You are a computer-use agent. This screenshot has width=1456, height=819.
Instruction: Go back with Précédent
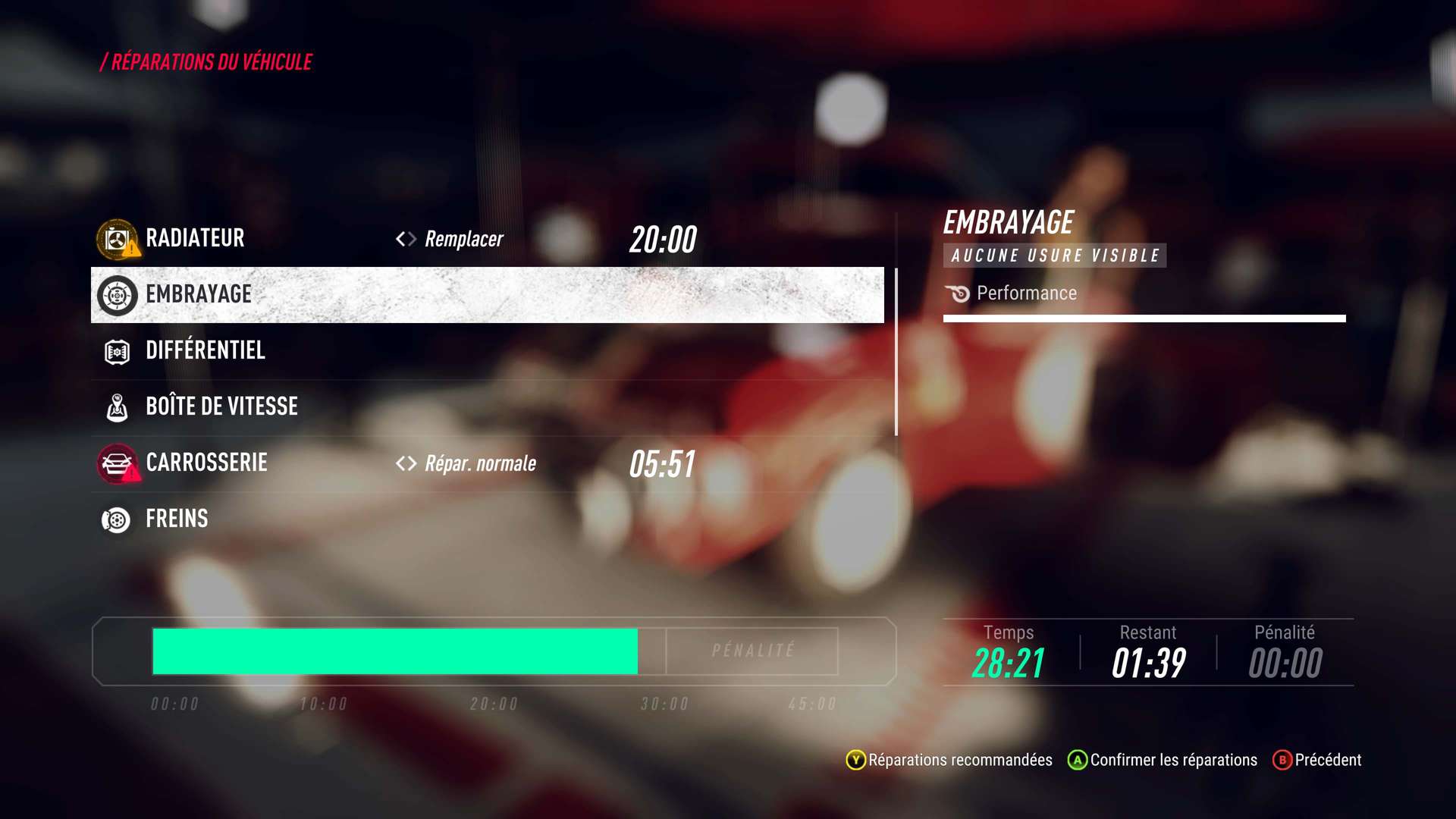pos(1317,760)
